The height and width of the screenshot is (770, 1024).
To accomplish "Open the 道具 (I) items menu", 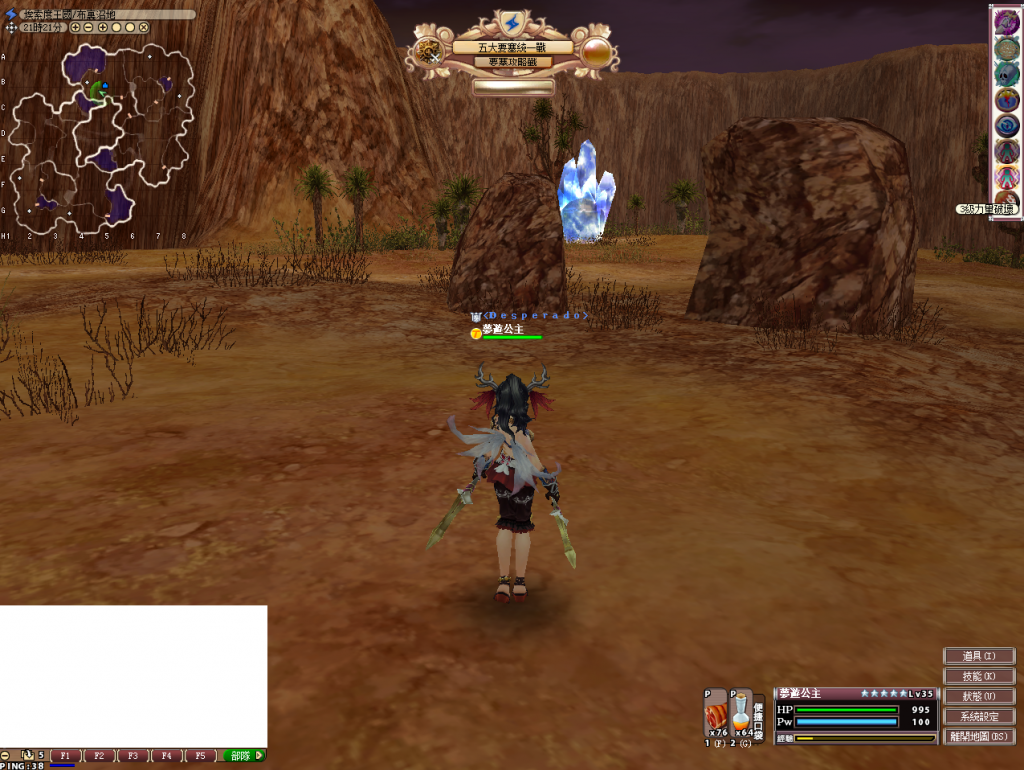I will pos(980,656).
